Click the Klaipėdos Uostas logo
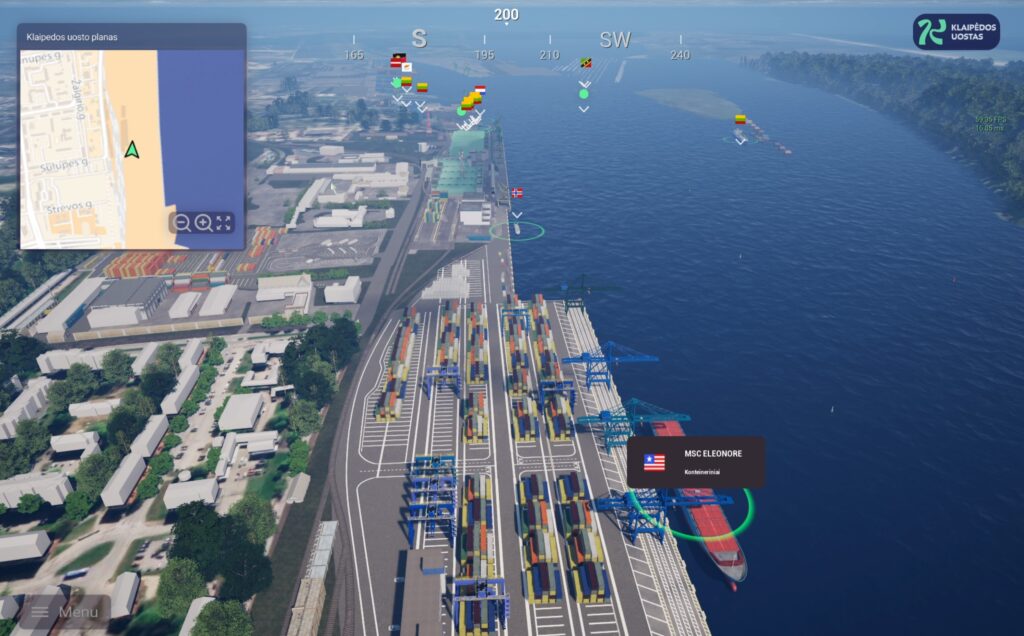1024x636 pixels. [956, 32]
